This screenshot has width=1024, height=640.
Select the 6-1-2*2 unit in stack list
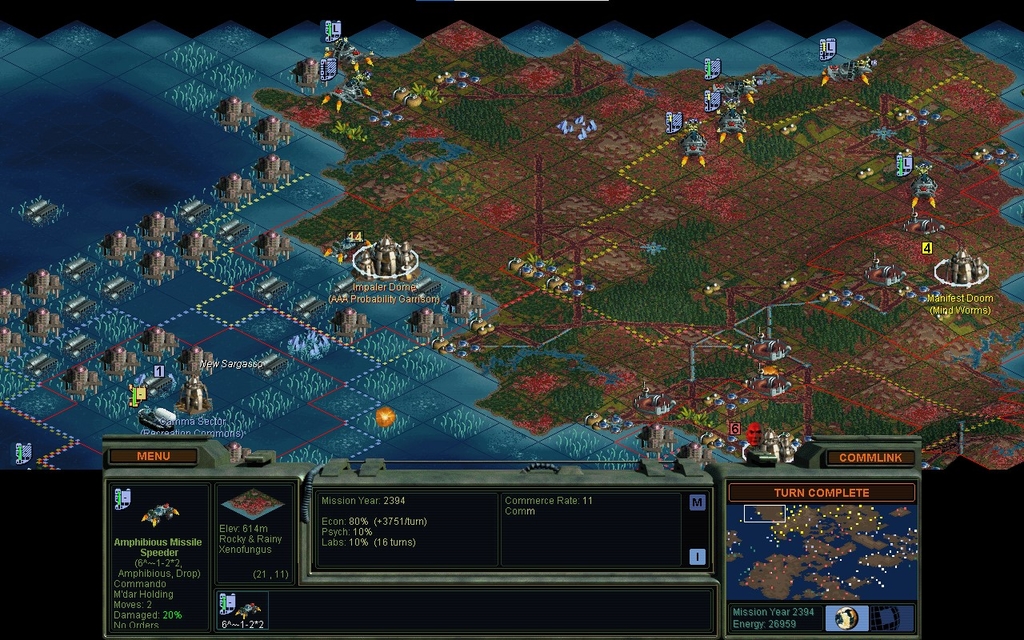242,610
